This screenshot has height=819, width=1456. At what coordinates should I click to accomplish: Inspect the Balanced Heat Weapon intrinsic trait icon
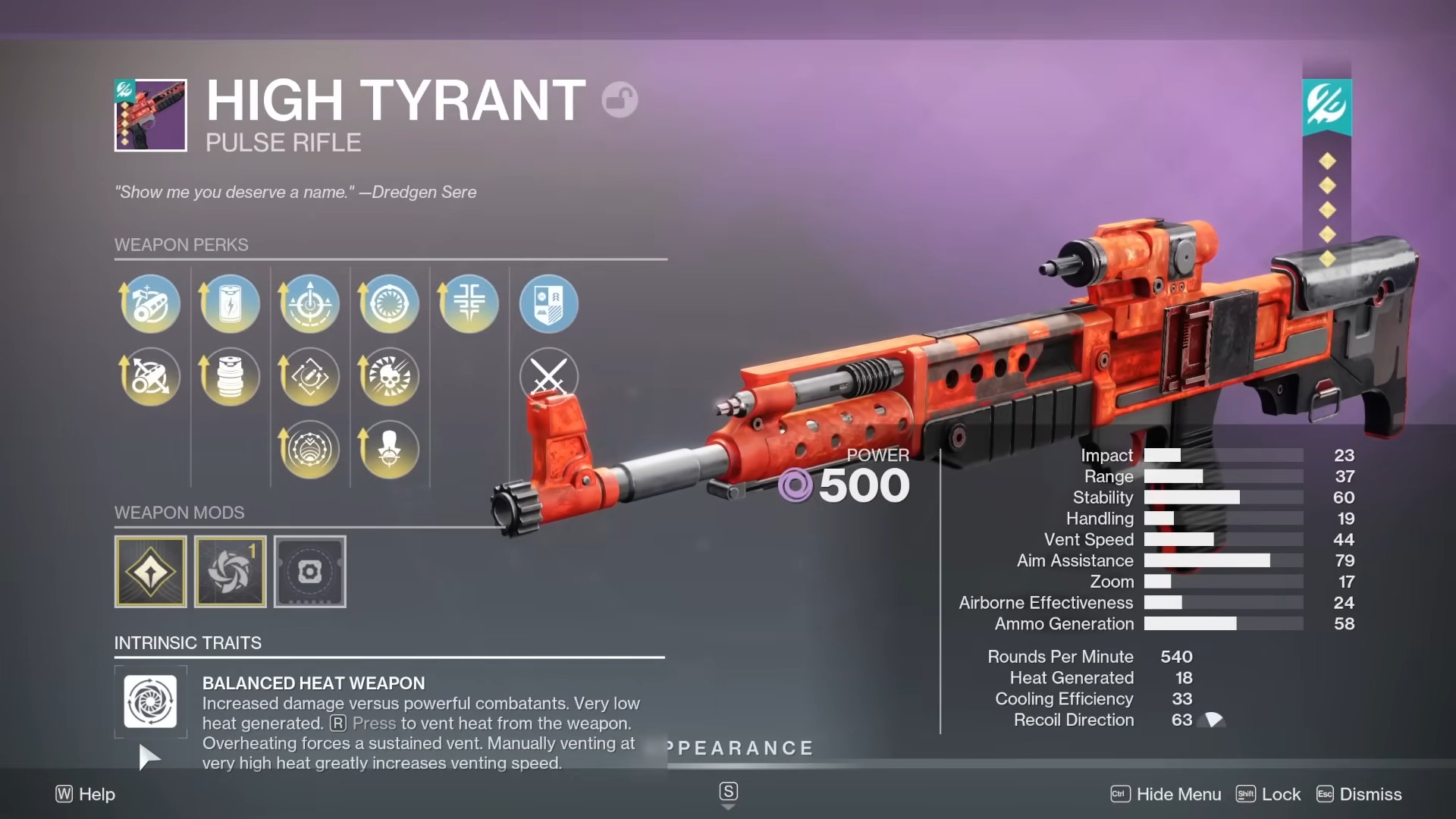(150, 701)
